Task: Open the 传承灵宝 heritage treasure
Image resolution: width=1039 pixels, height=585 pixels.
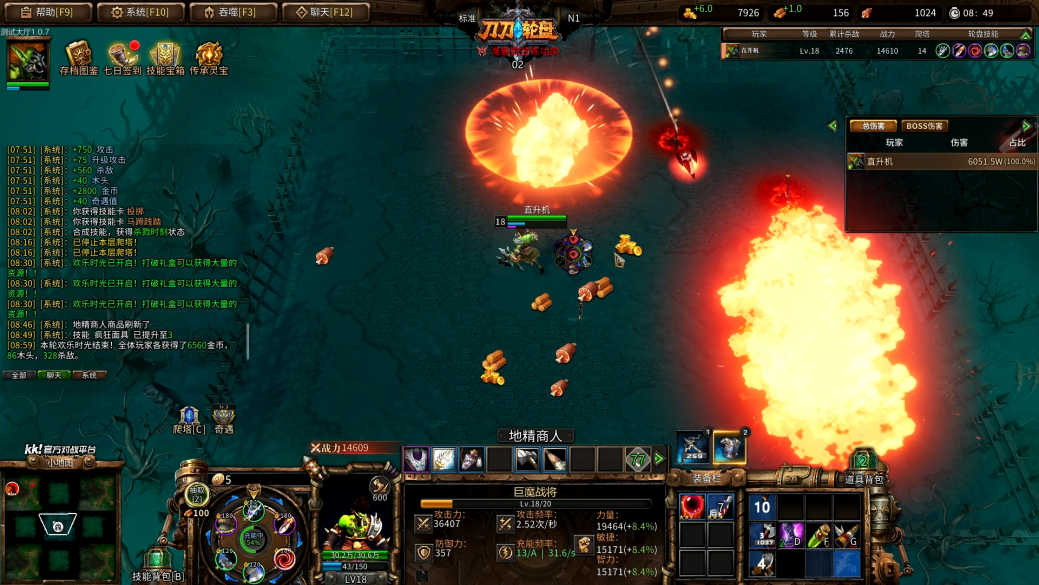Action: (x=209, y=56)
